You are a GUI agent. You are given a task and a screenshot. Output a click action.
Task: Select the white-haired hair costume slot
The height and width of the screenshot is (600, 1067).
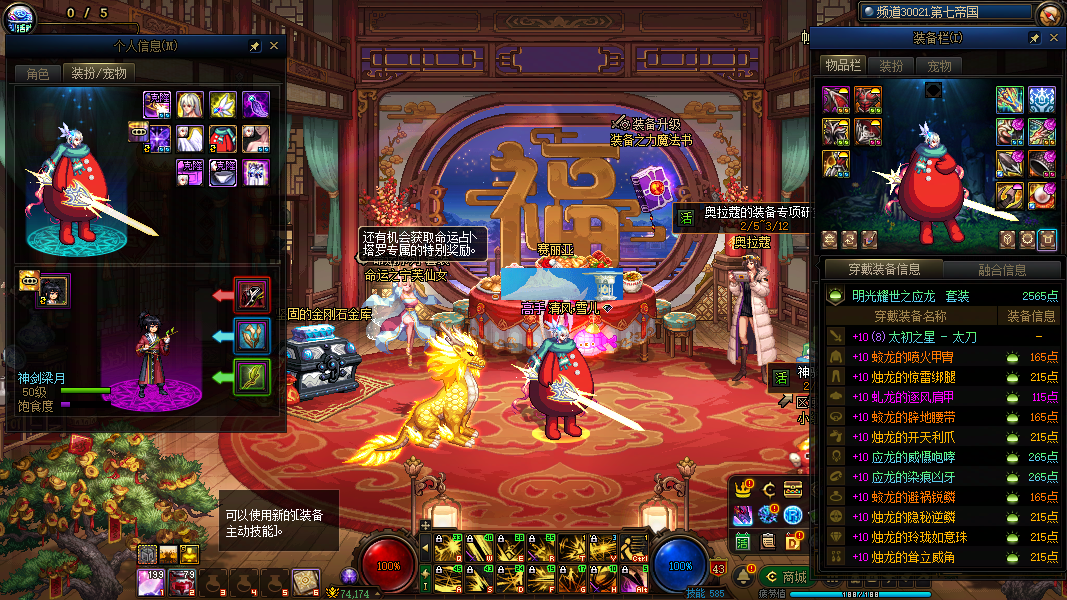click(x=190, y=104)
